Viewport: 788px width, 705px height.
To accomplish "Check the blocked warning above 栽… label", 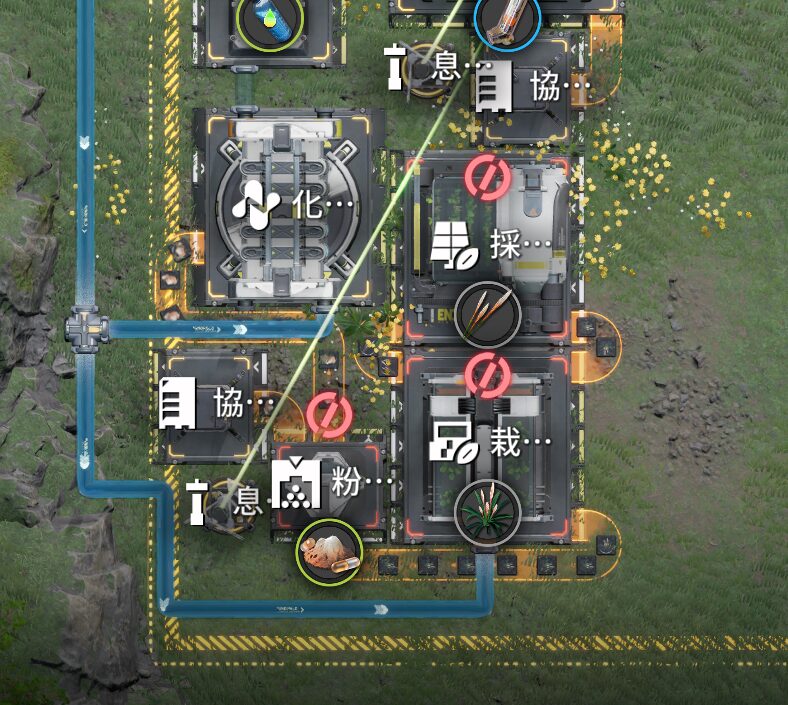I will click(x=488, y=374).
